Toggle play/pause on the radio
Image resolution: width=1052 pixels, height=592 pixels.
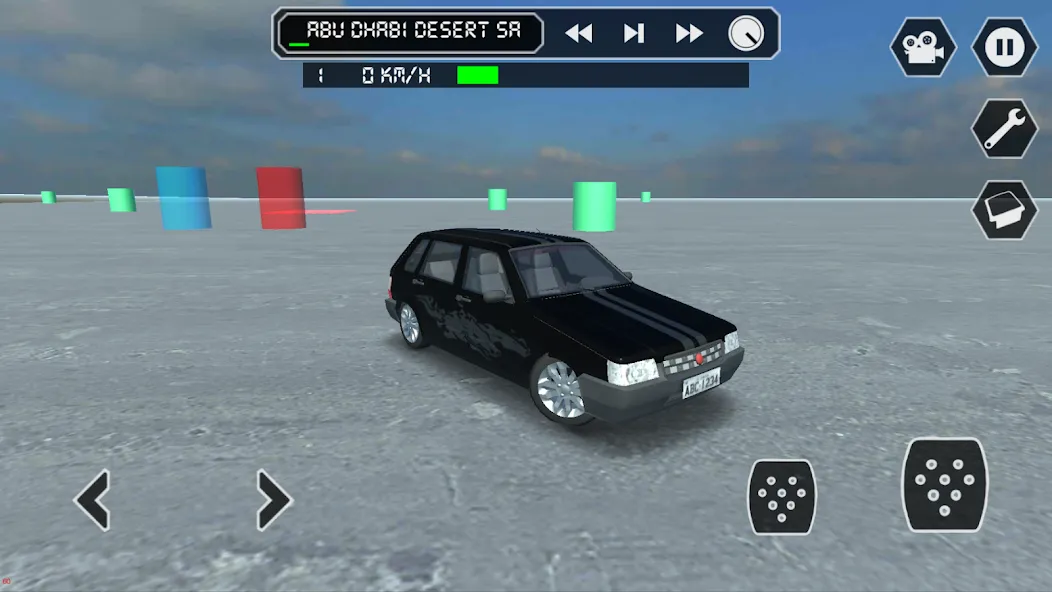[634, 34]
